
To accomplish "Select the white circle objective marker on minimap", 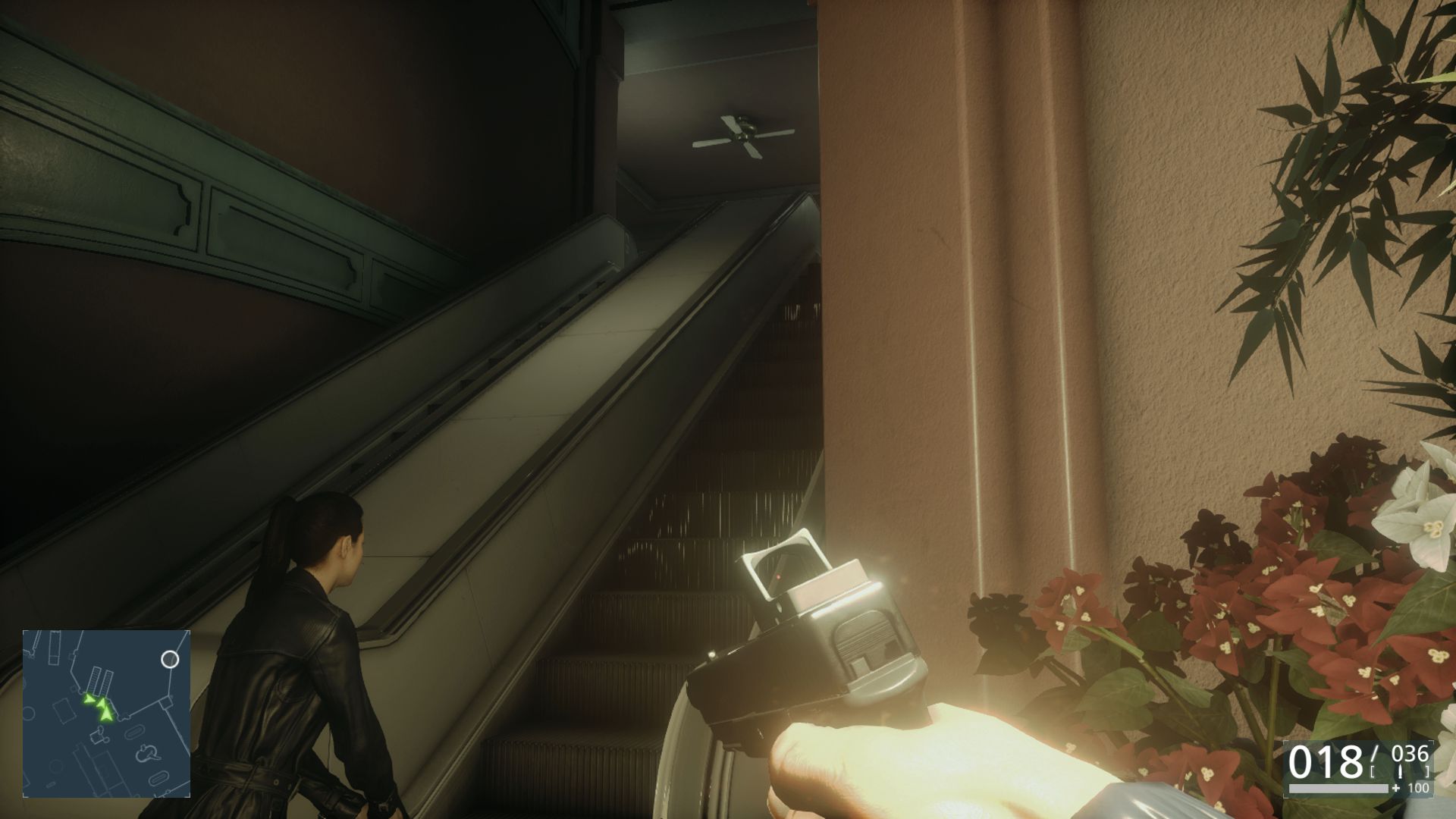I will pos(171,659).
